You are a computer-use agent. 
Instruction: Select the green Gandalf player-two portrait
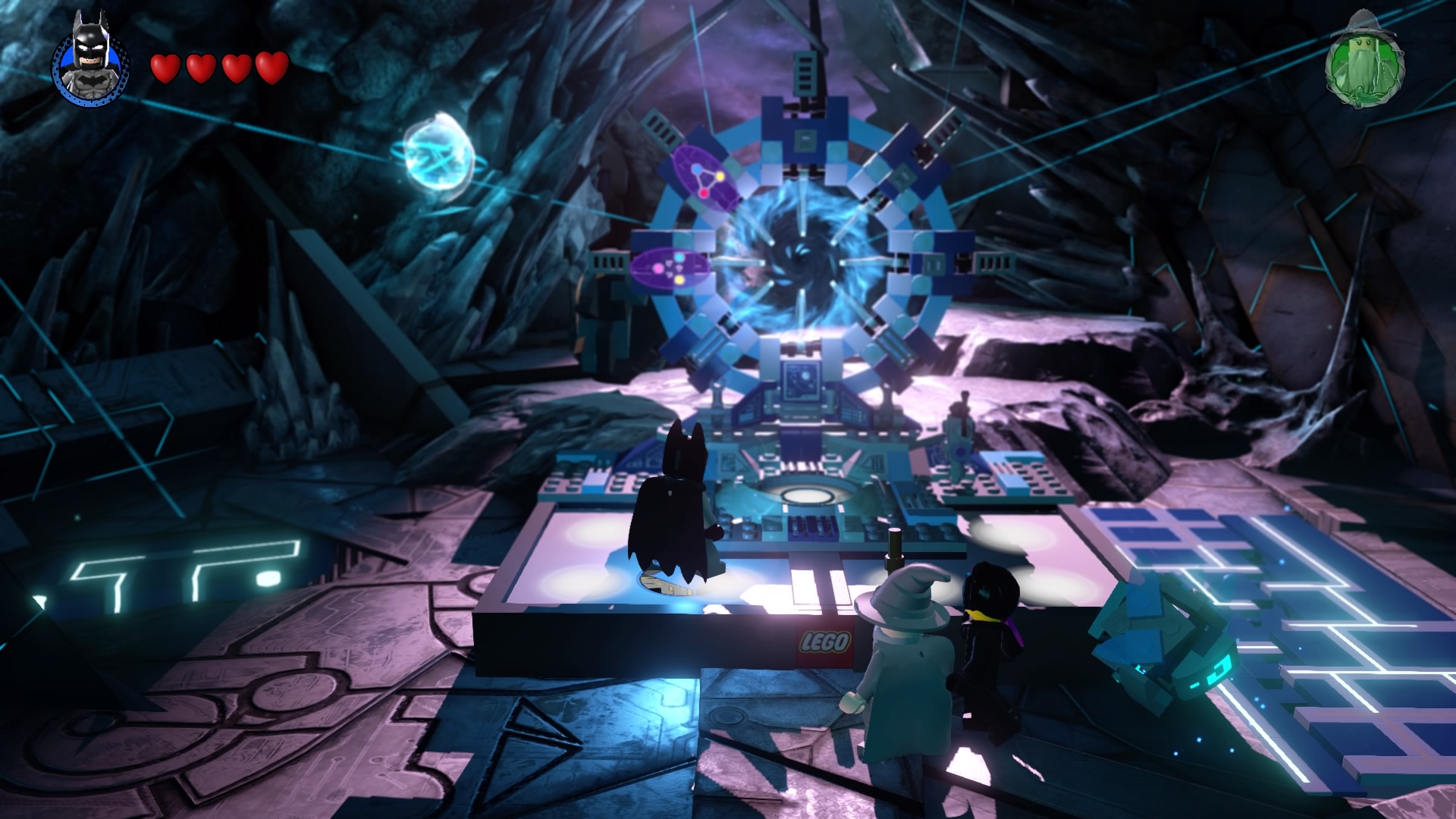click(x=1363, y=61)
